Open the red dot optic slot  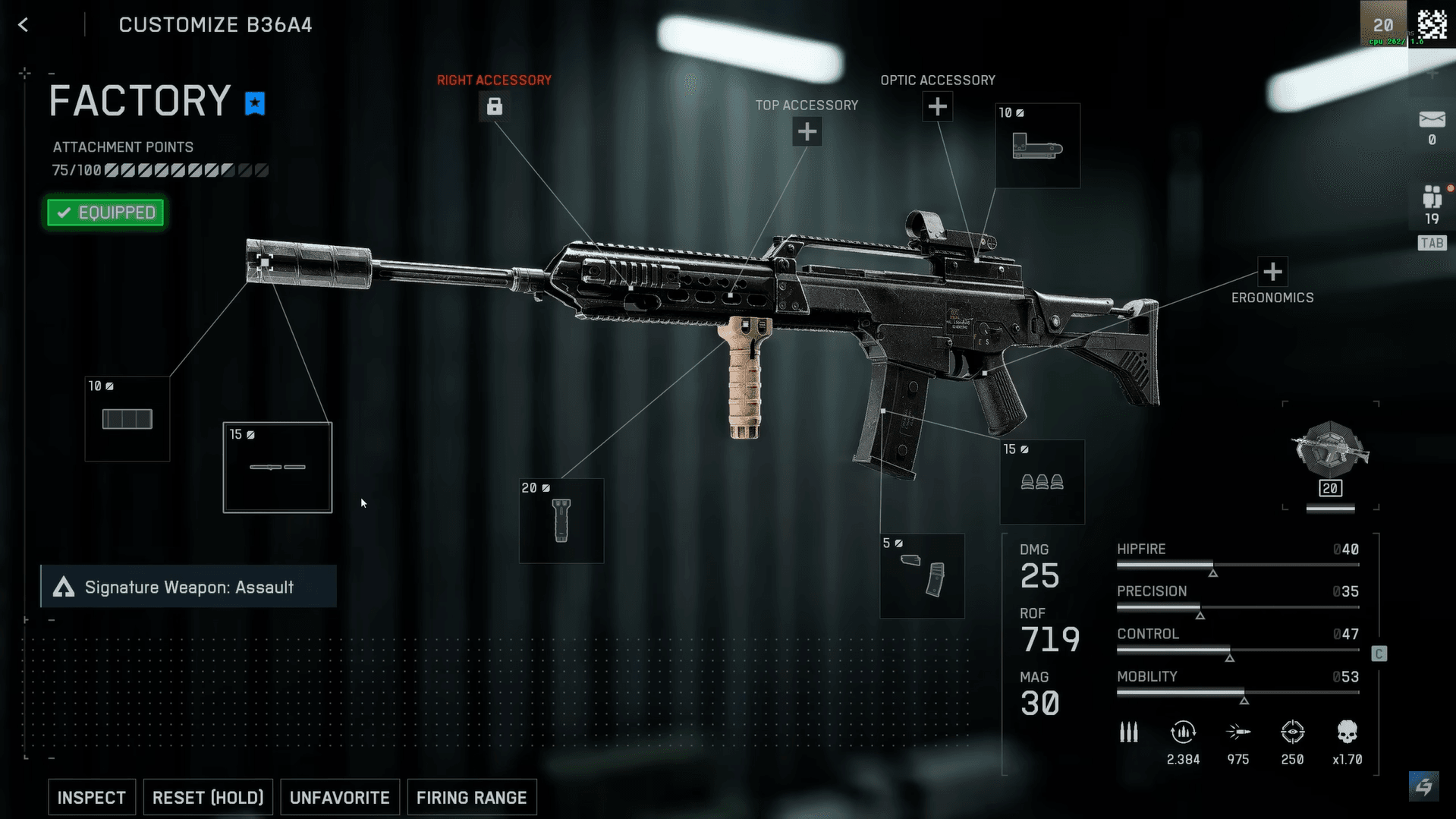[1037, 146]
